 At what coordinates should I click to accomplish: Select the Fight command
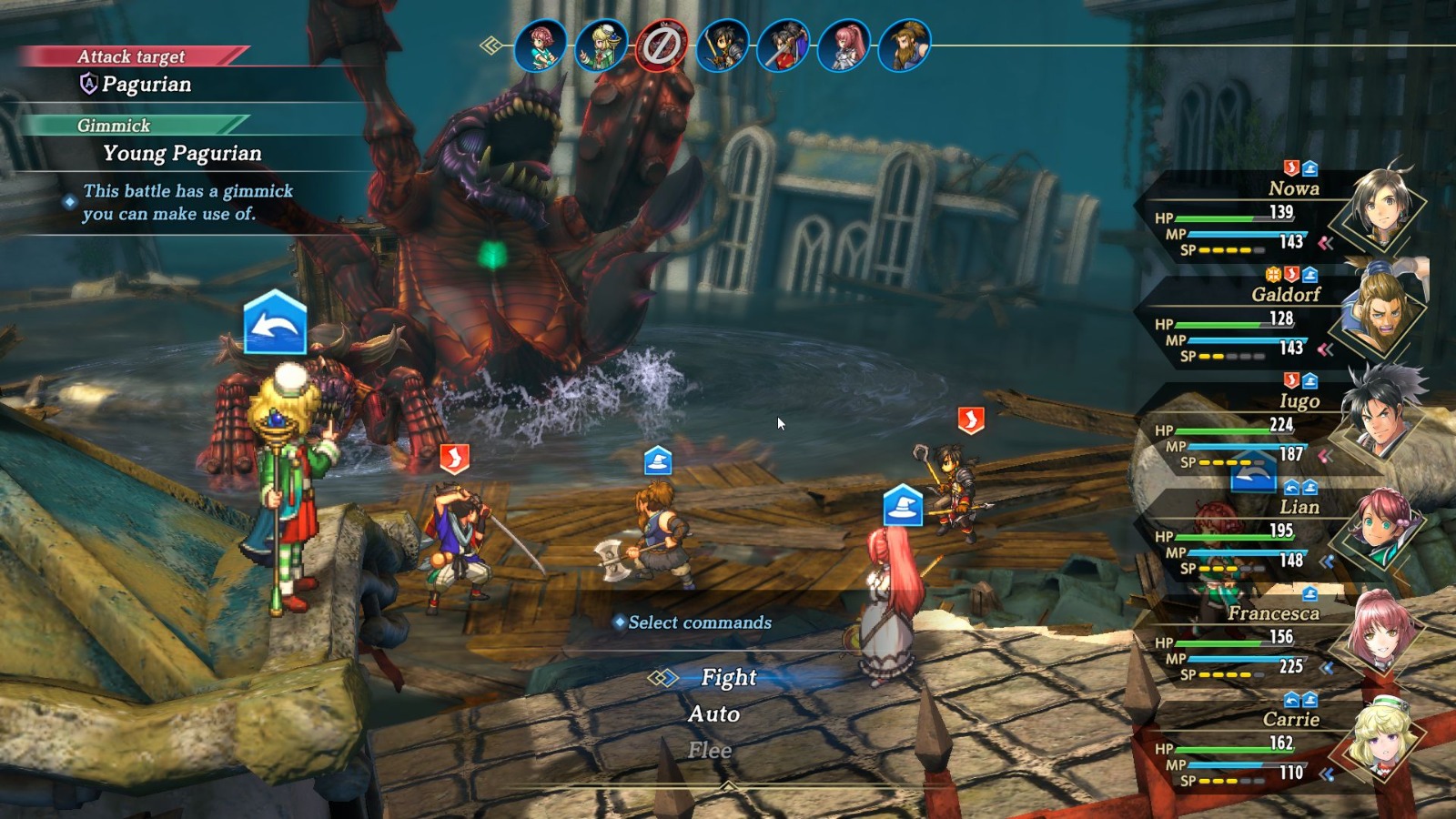click(728, 678)
